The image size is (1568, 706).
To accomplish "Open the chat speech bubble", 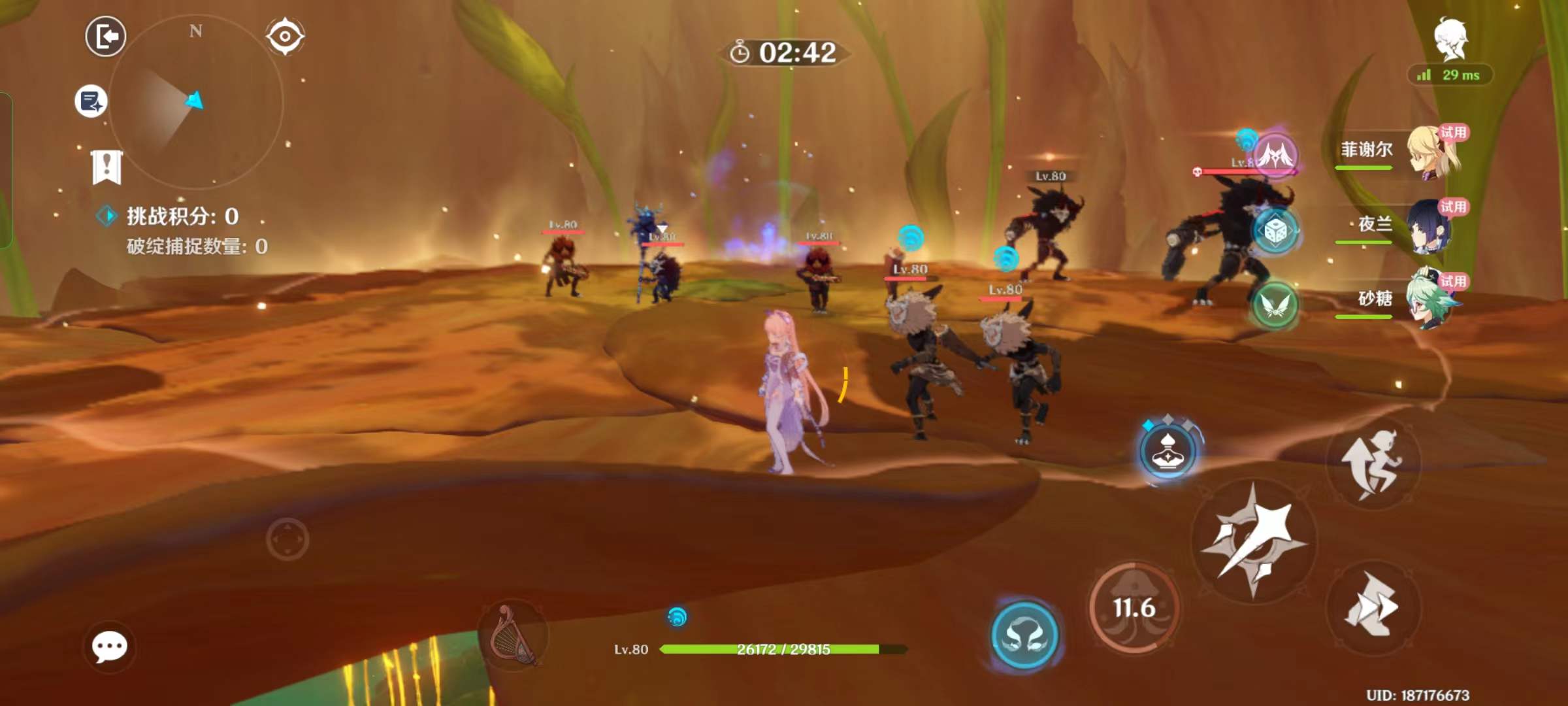I will pyautogui.click(x=109, y=647).
